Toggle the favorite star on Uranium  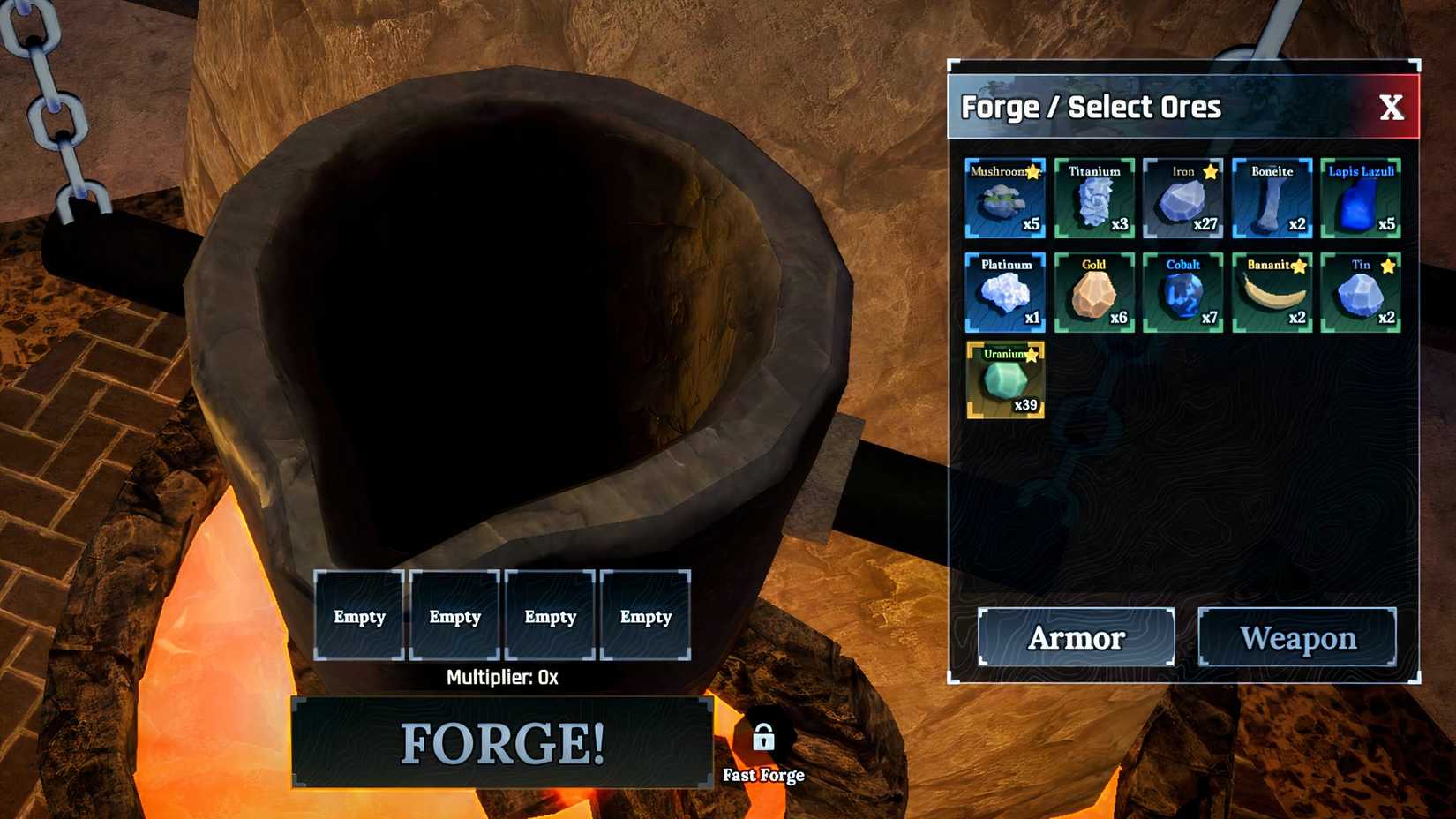click(x=1034, y=356)
